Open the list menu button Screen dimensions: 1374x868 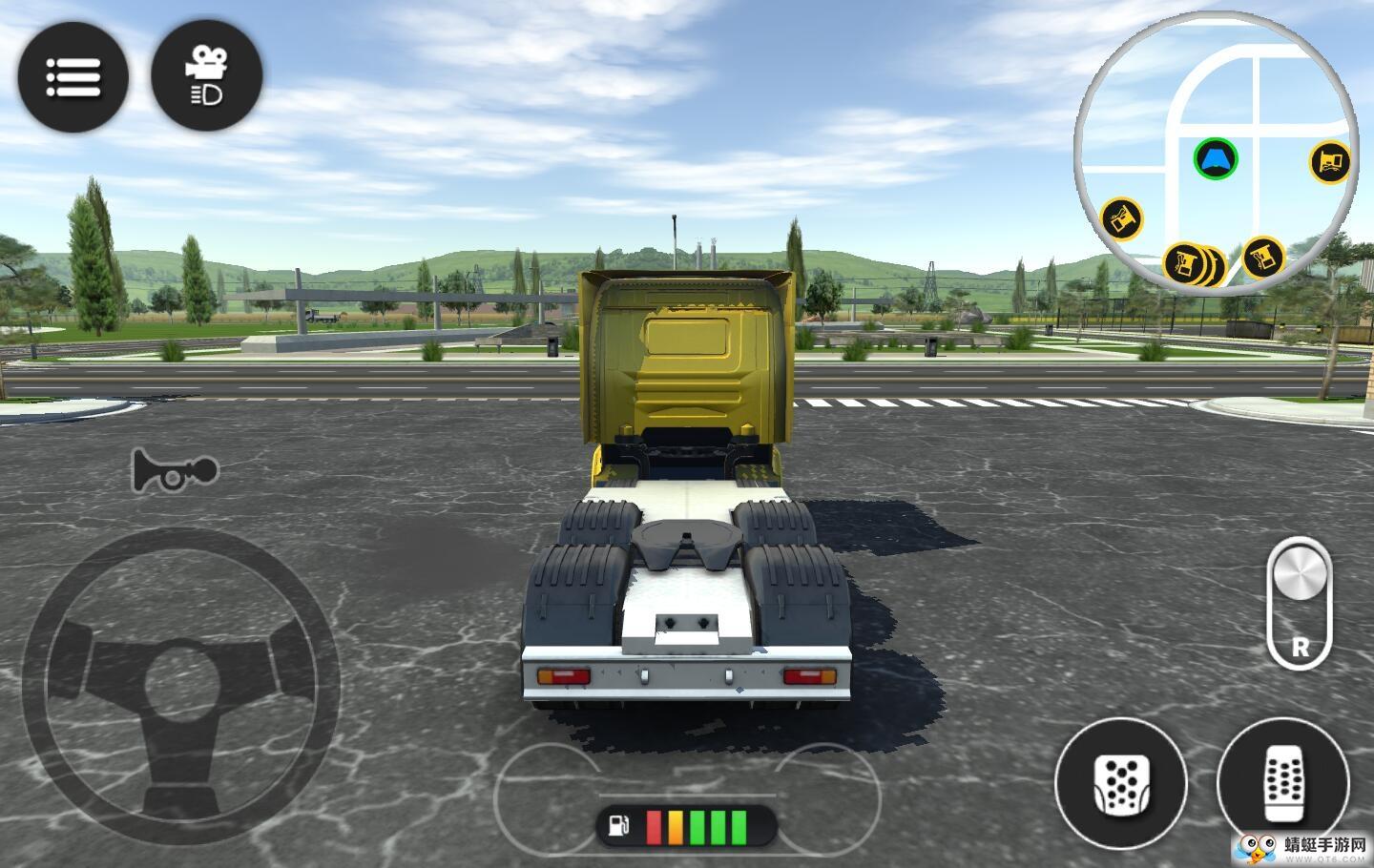tap(73, 76)
